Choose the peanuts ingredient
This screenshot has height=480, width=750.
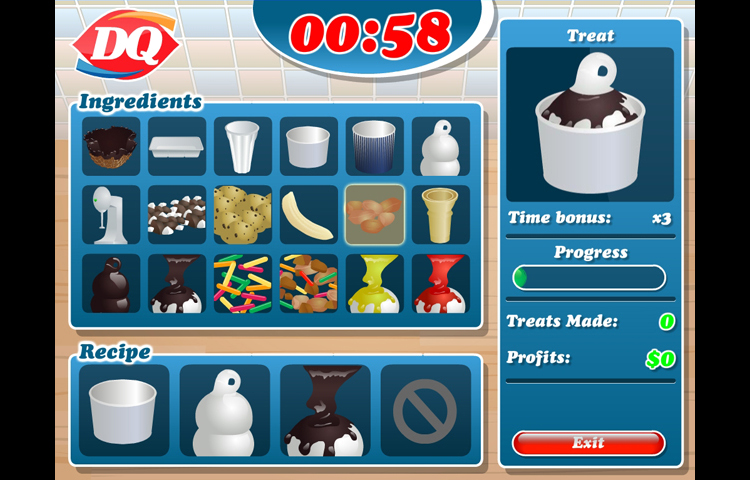(375, 215)
